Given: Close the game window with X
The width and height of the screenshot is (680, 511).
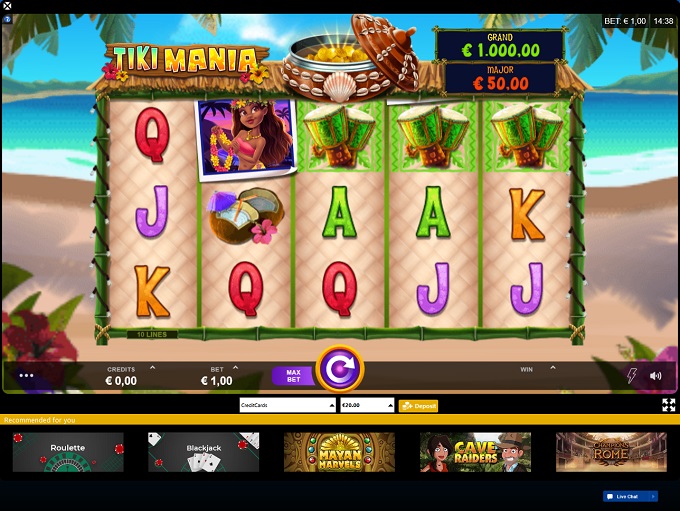Looking at the screenshot, I should tap(8, 6).
